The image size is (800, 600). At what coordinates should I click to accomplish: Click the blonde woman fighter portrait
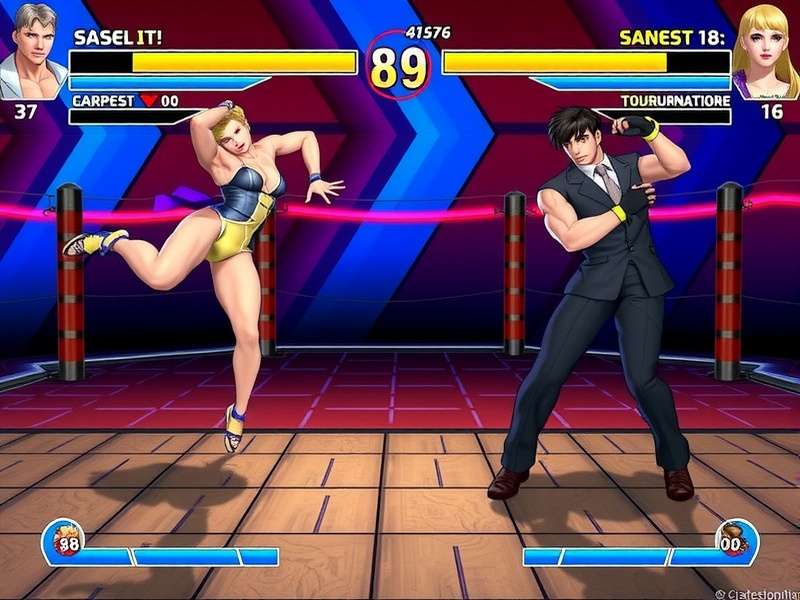coord(766,50)
